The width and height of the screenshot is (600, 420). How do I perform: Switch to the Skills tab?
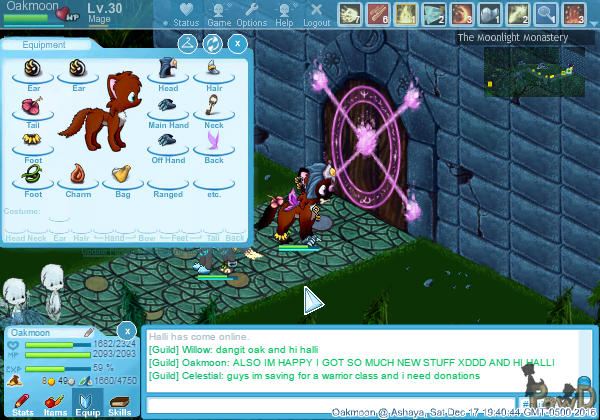(x=119, y=403)
